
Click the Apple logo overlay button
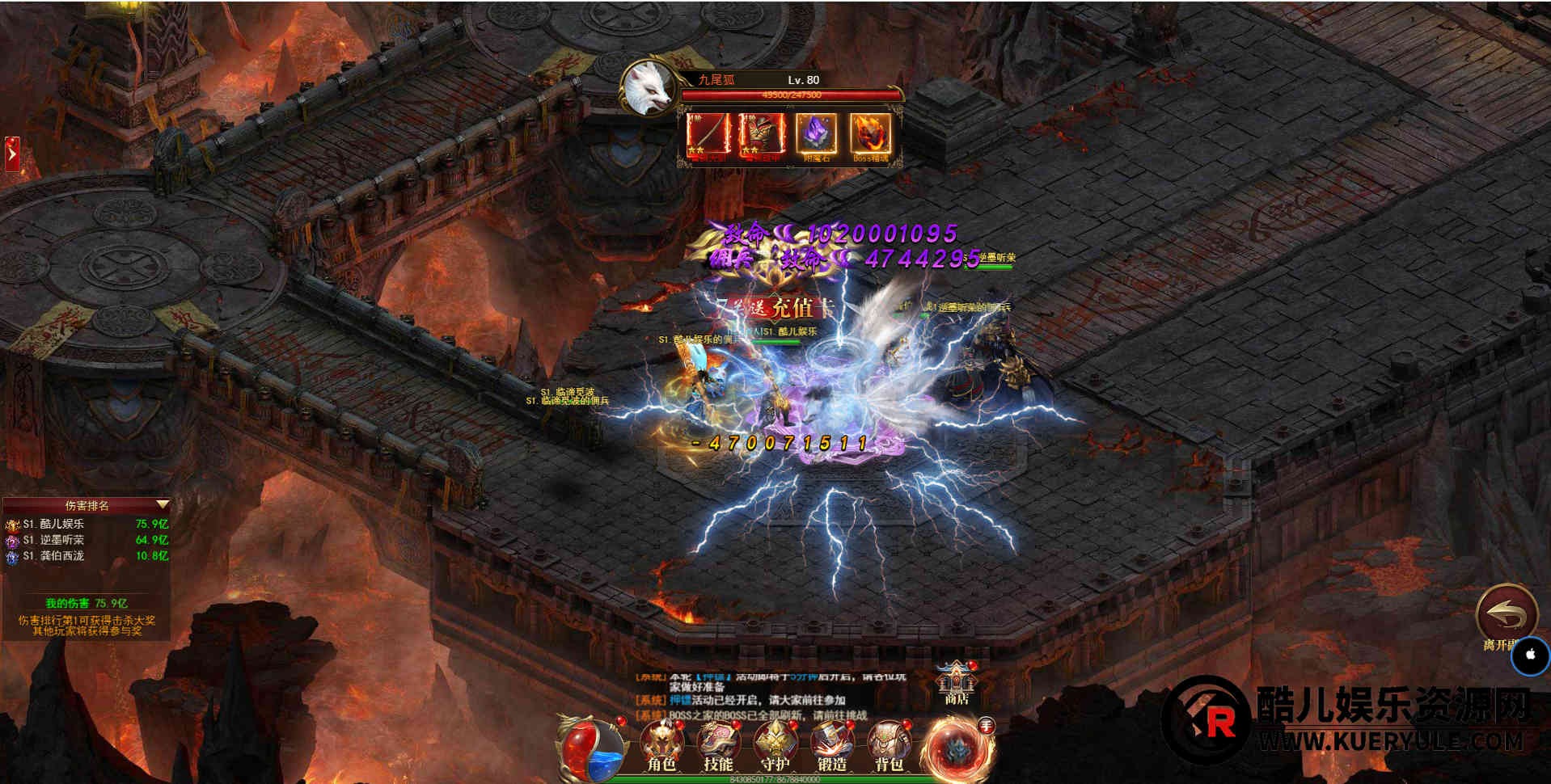(1530, 655)
